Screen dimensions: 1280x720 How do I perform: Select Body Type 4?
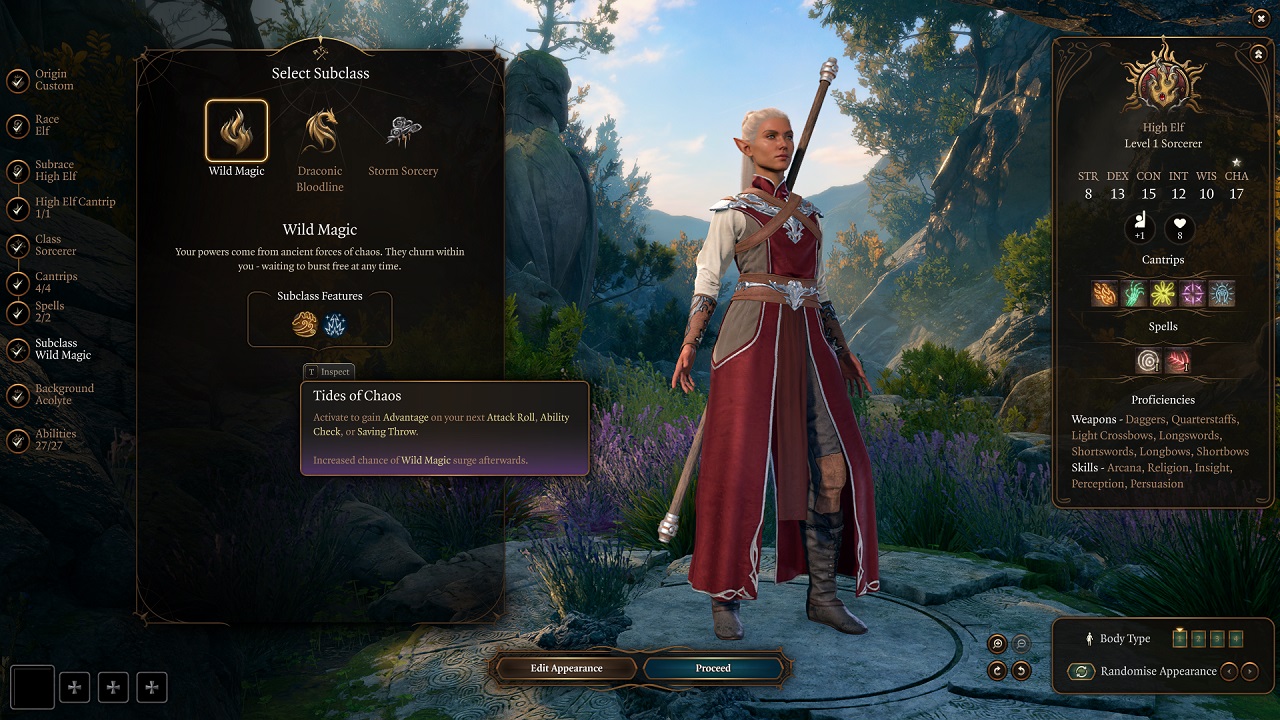(1237, 639)
